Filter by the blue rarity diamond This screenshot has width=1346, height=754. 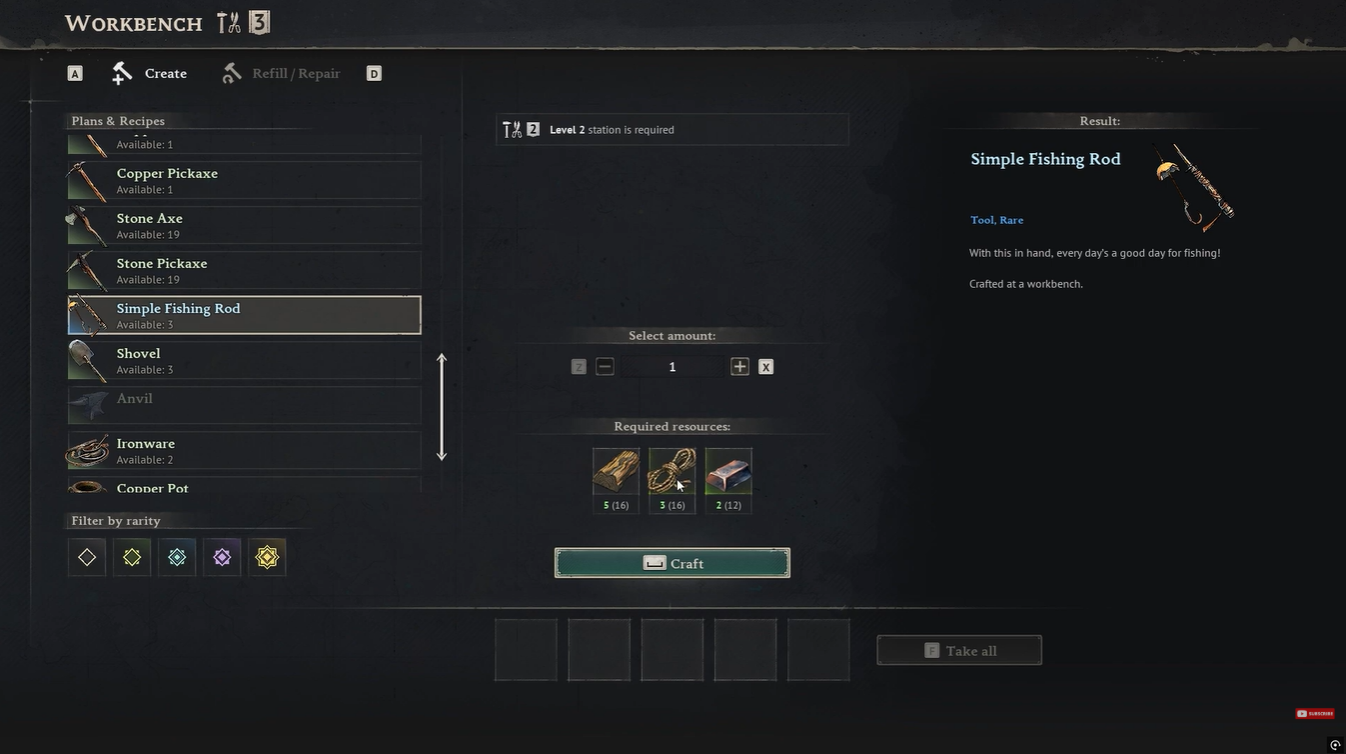click(177, 557)
